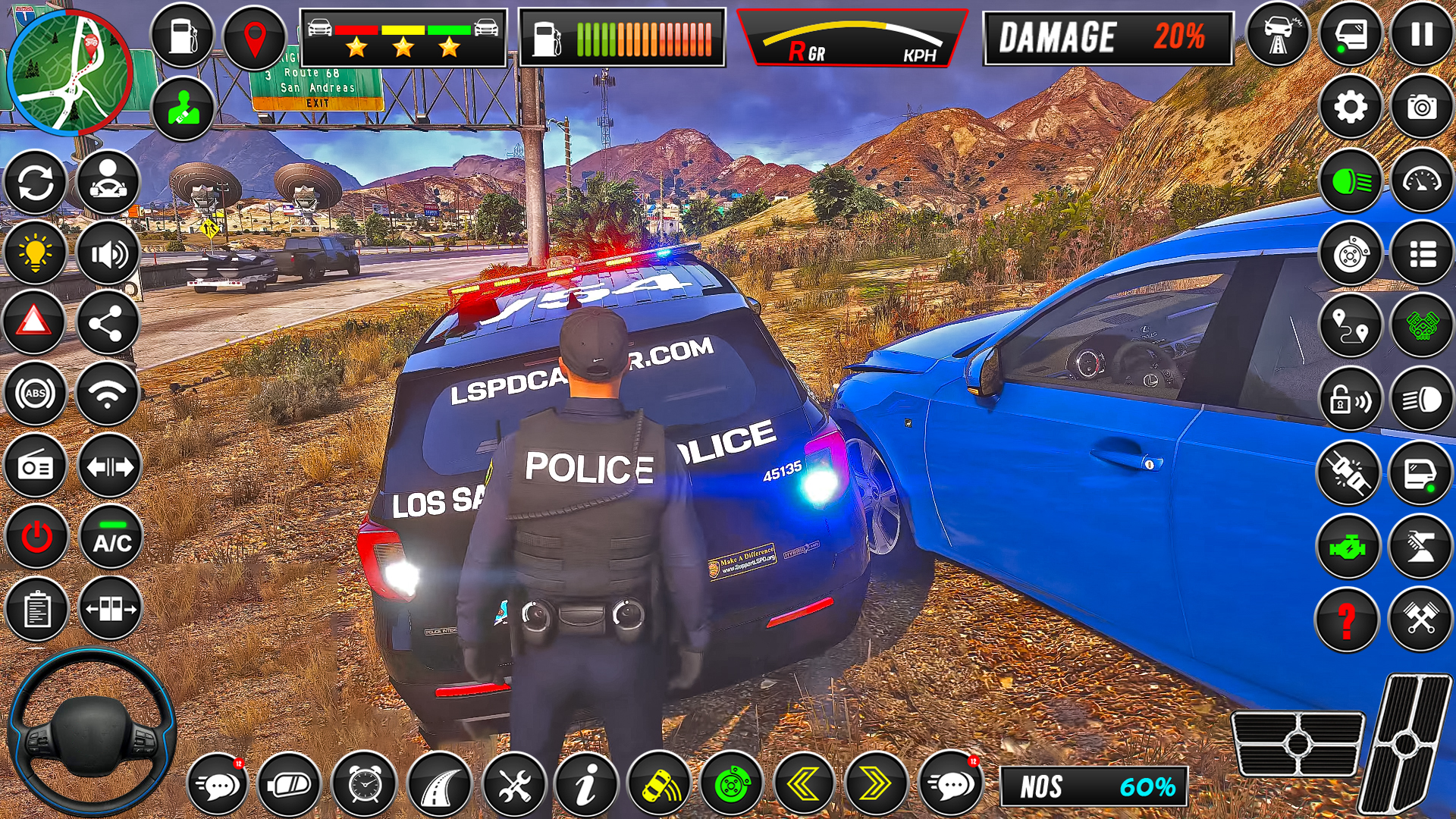
Task: Take a screenshot with the camera icon
Action: (1422, 107)
